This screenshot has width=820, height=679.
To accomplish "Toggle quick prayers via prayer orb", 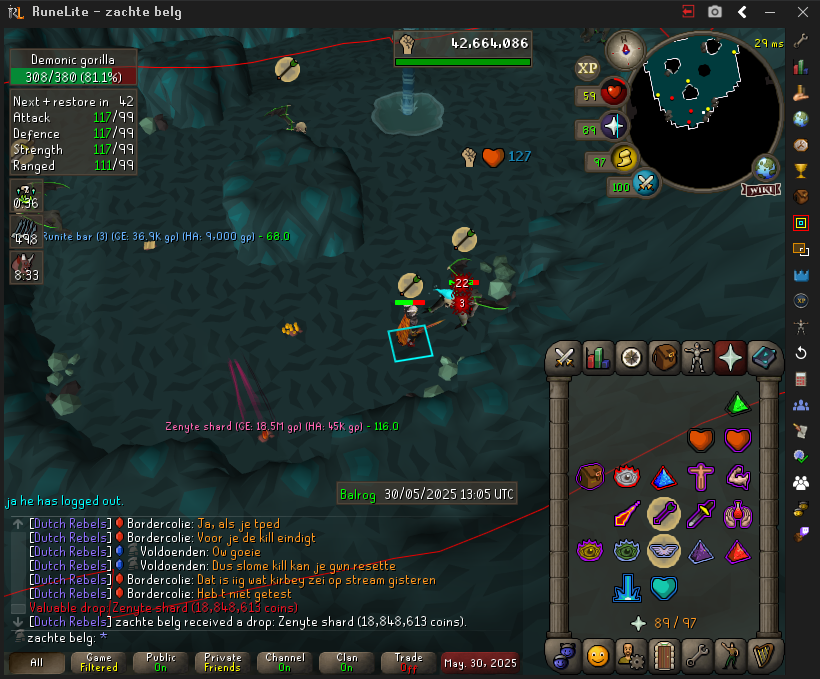I will pyautogui.click(x=613, y=127).
